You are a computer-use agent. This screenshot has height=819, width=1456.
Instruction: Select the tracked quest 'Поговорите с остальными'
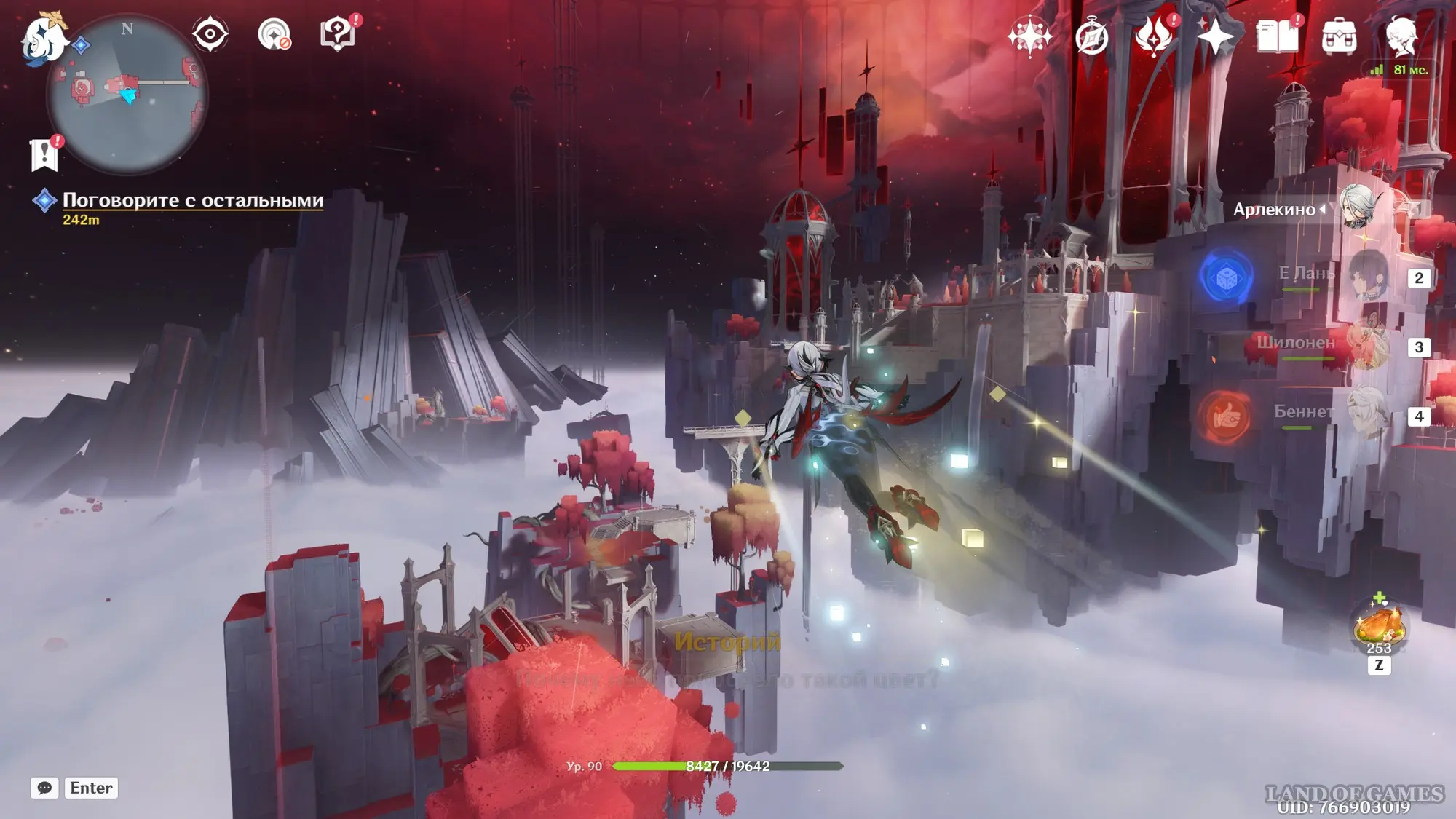[x=192, y=200]
